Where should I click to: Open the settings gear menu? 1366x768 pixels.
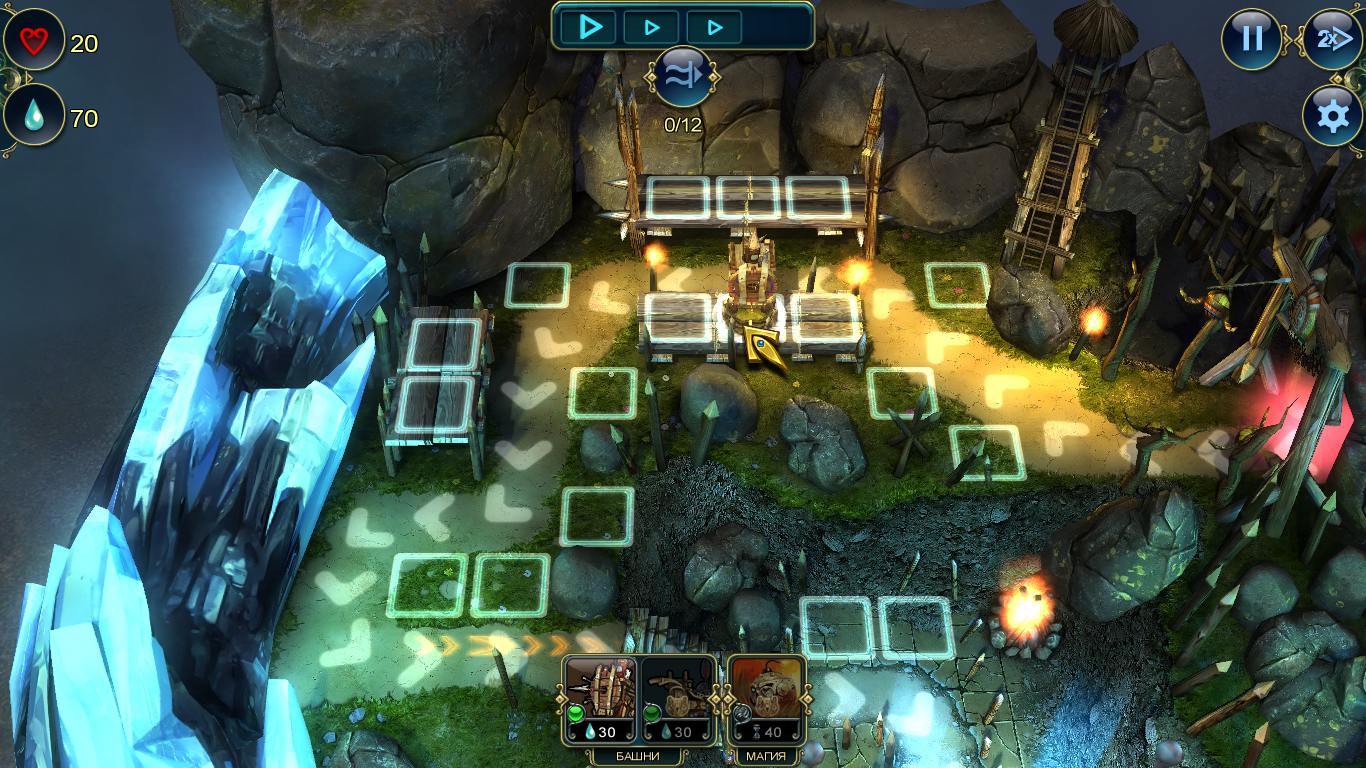coord(1332,116)
